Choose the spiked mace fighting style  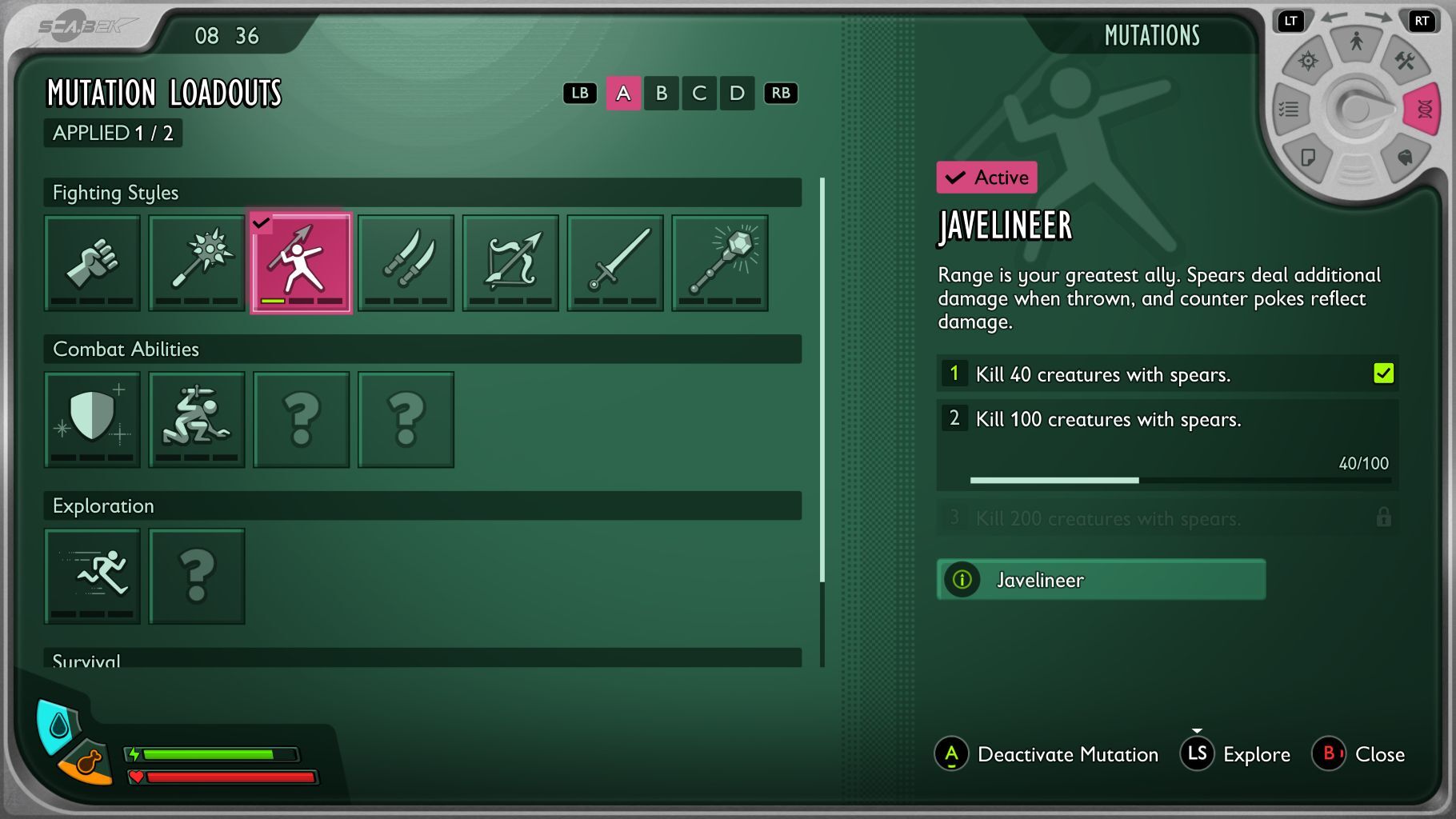(197, 262)
